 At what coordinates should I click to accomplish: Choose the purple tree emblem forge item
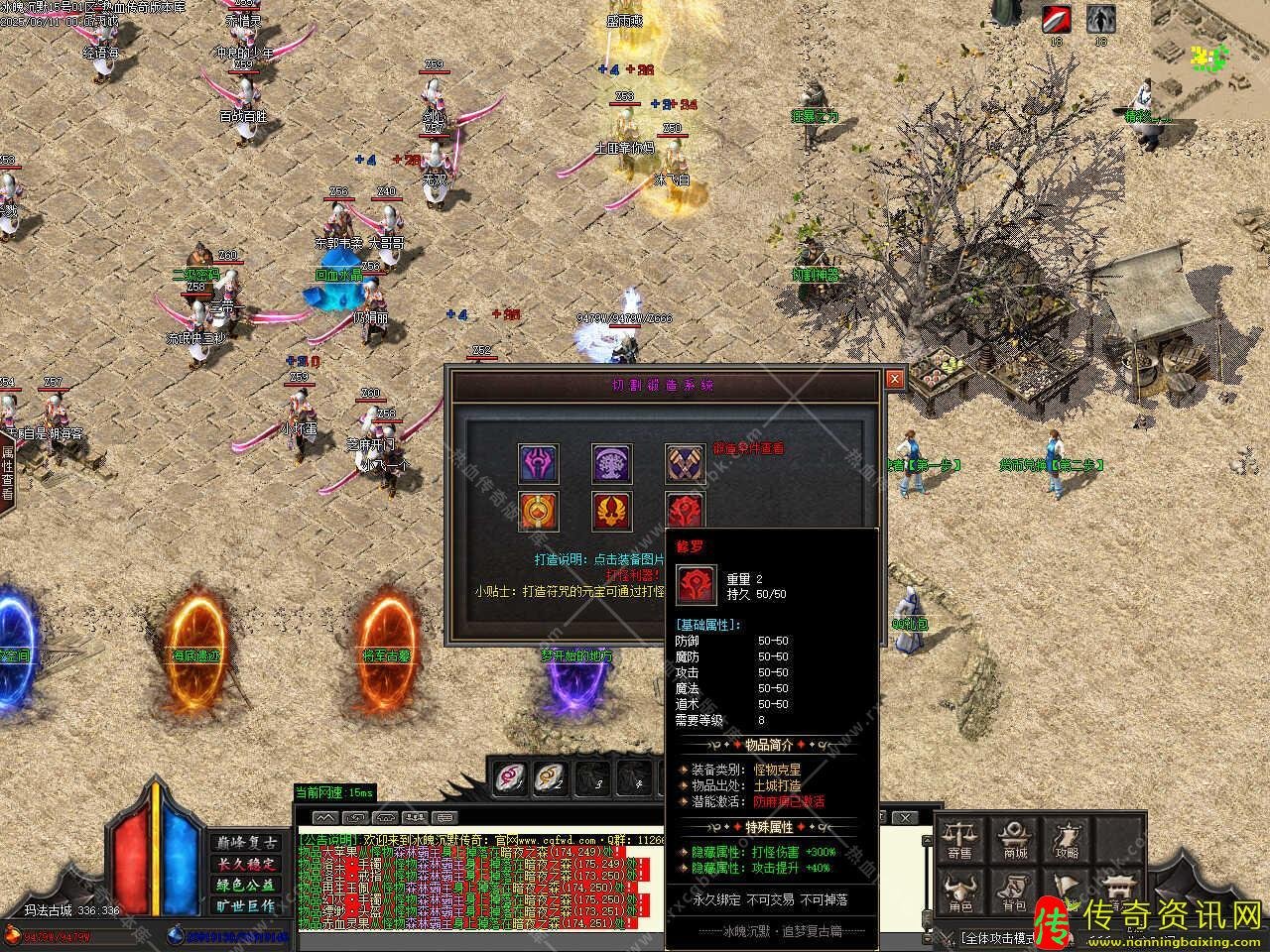click(612, 463)
